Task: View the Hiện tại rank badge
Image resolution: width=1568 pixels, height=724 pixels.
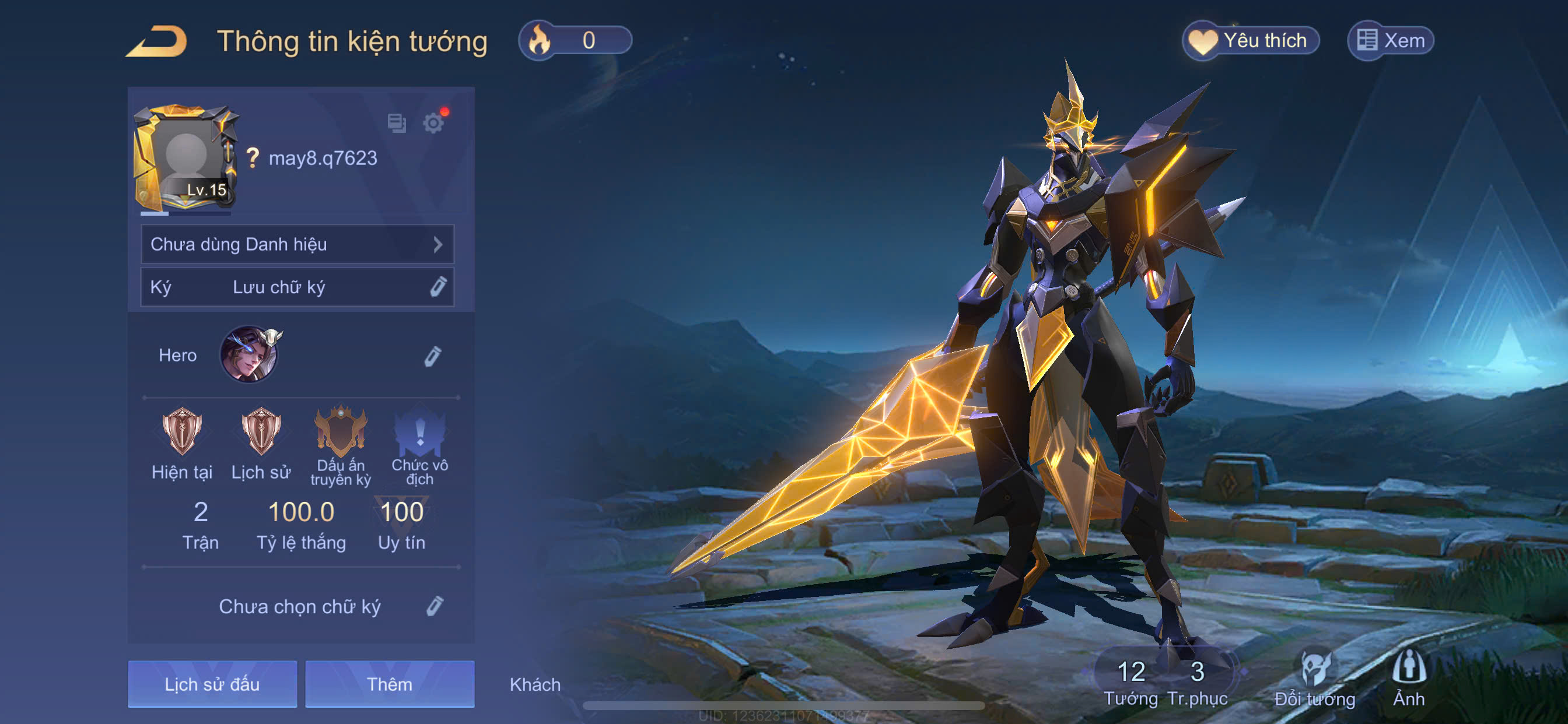Action: tap(181, 433)
